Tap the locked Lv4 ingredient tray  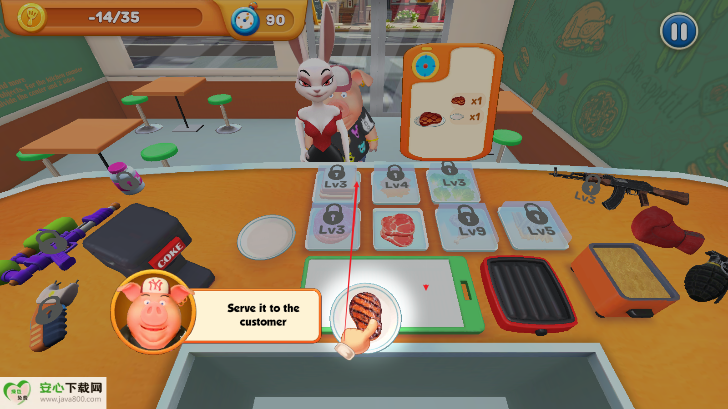coord(398,181)
